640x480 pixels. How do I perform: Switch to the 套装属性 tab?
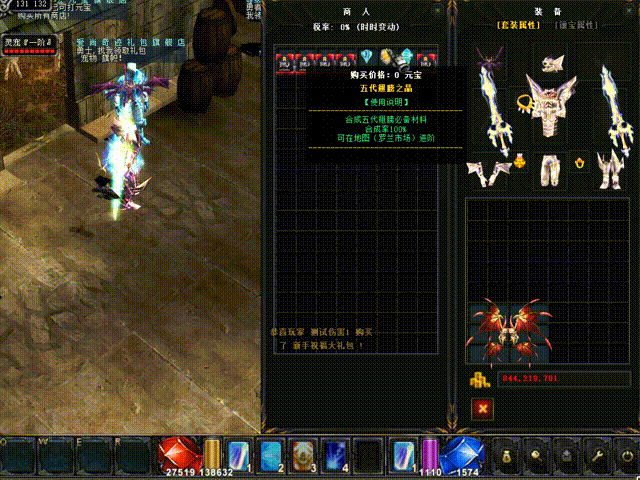pos(517,23)
